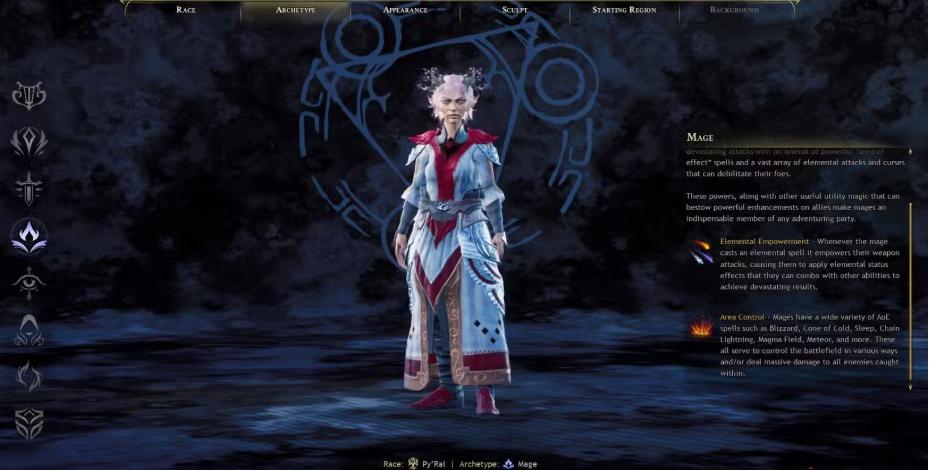Click the description panel's down arrow
Viewport: 929px width, 470px height.
point(910,387)
